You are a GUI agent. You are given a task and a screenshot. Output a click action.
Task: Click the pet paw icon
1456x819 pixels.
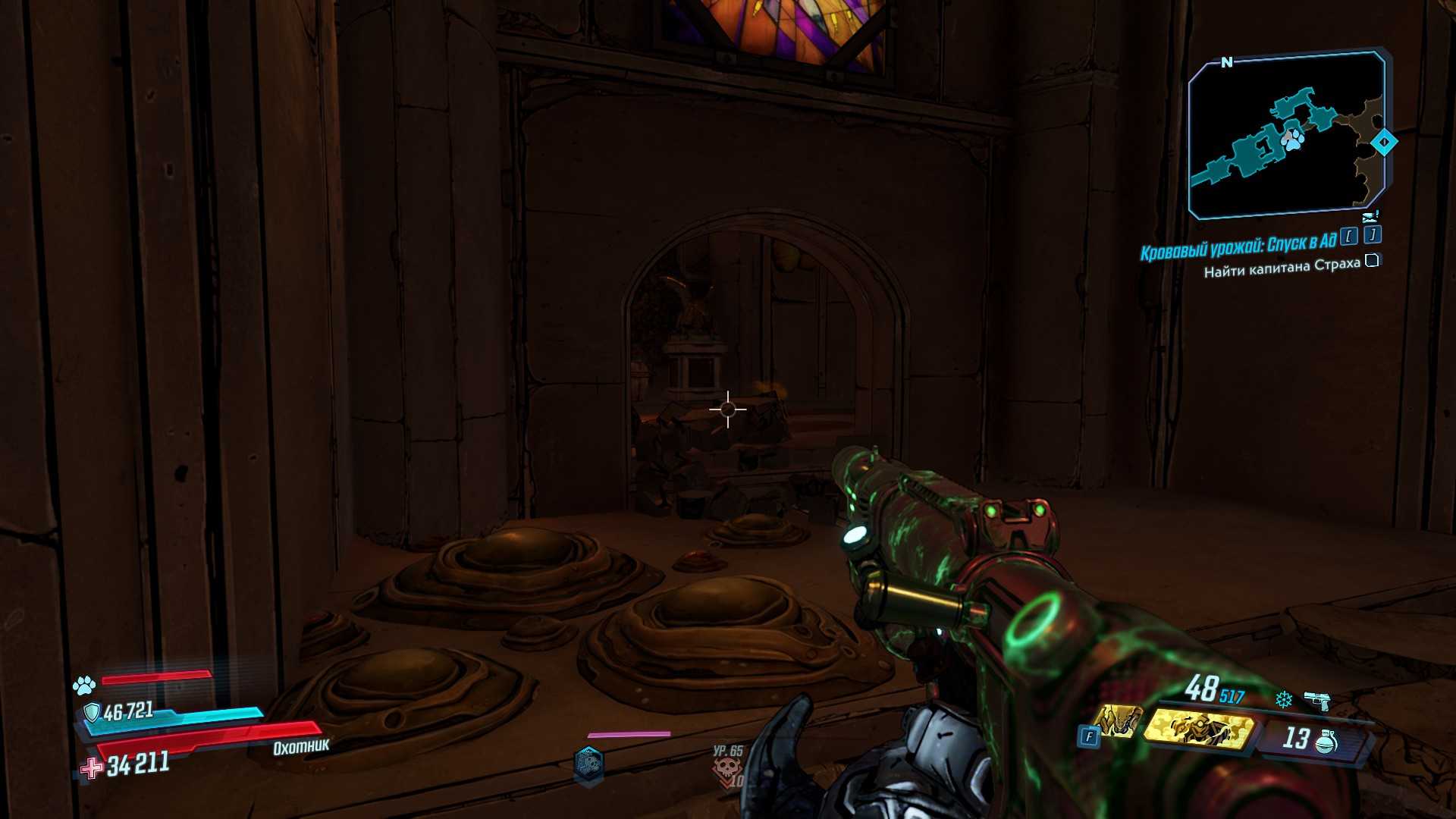tap(84, 686)
